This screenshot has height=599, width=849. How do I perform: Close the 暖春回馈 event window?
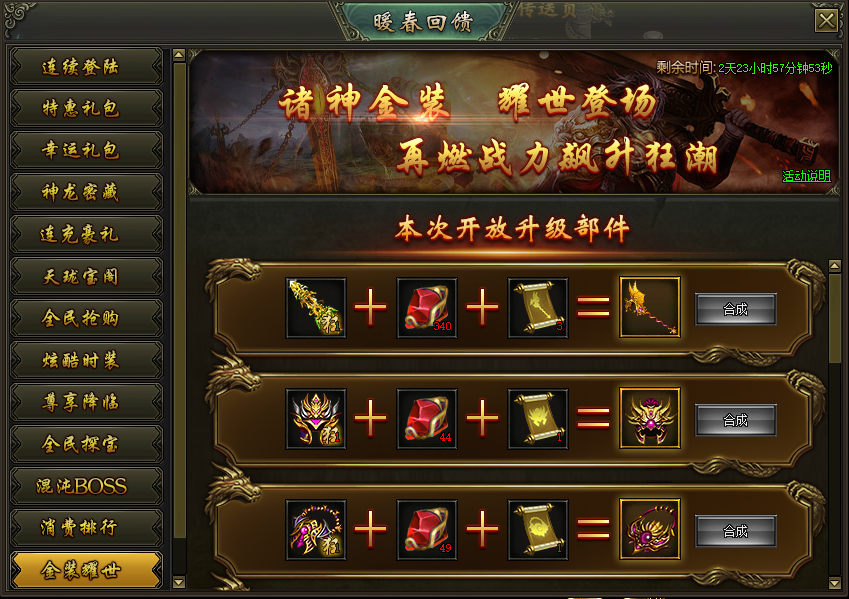point(826,21)
